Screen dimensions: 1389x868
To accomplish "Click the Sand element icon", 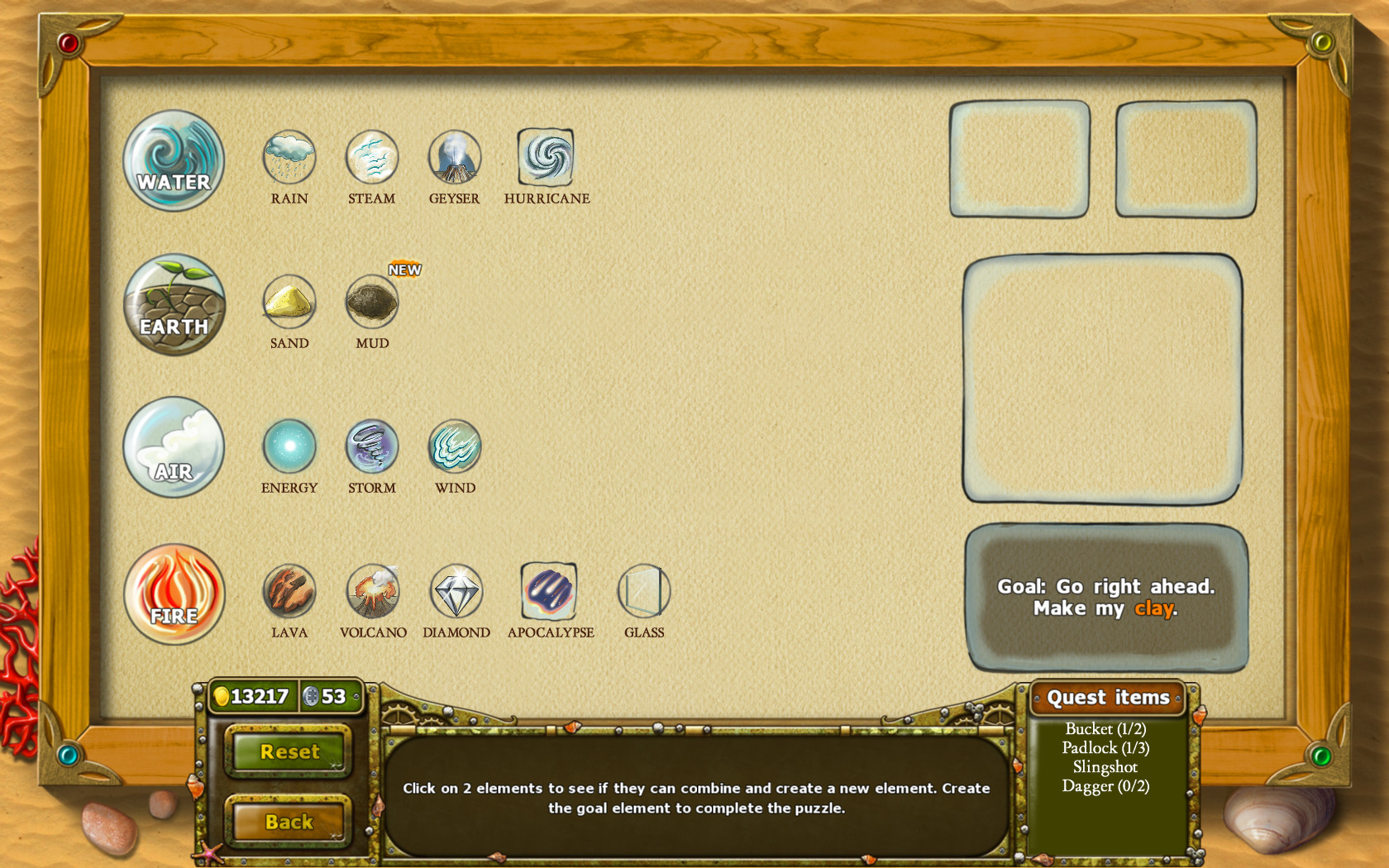I will tap(289, 303).
